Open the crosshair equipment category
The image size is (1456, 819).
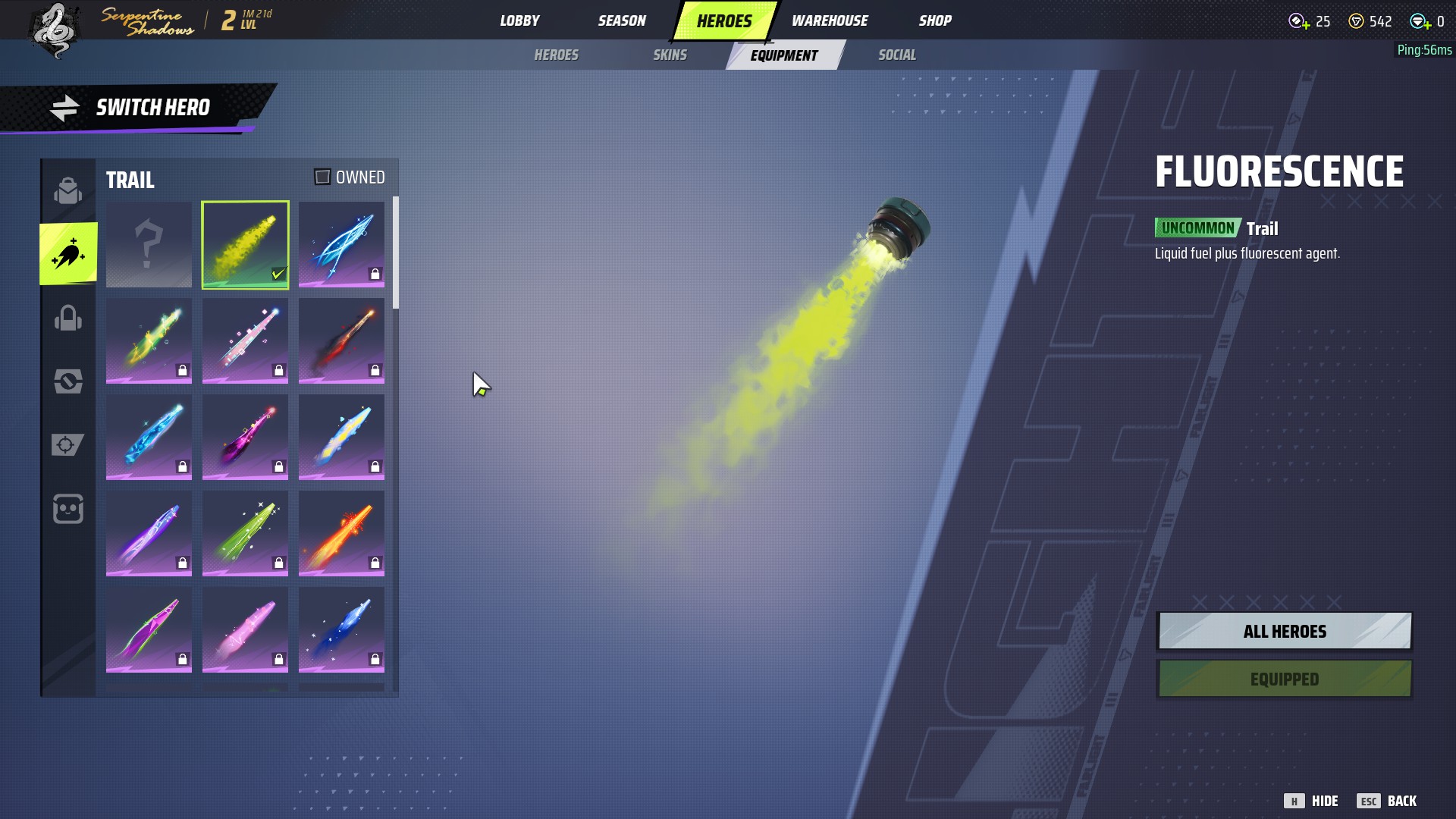68,444
